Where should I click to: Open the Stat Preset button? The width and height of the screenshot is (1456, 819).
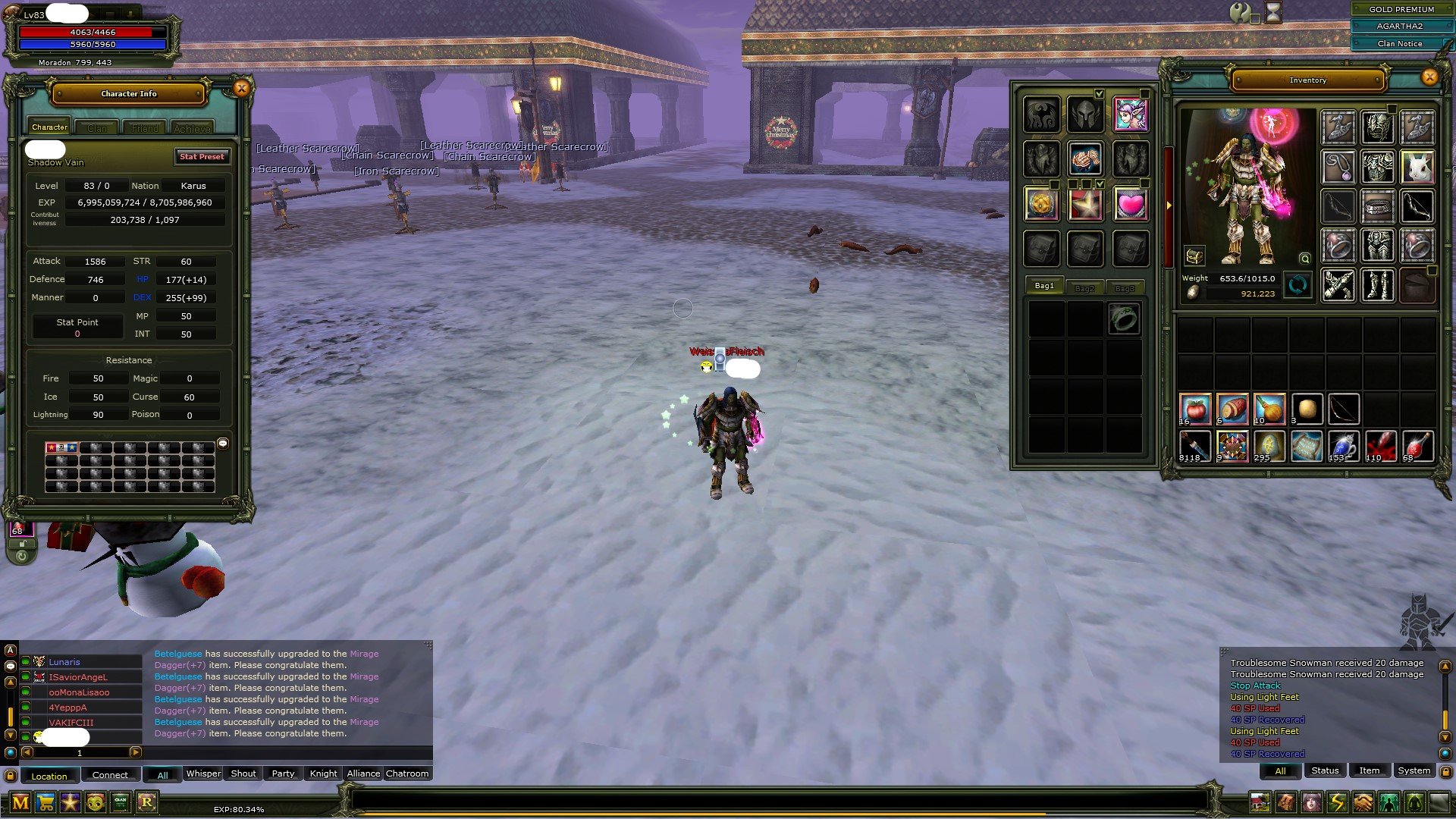[x=202, y=156]
